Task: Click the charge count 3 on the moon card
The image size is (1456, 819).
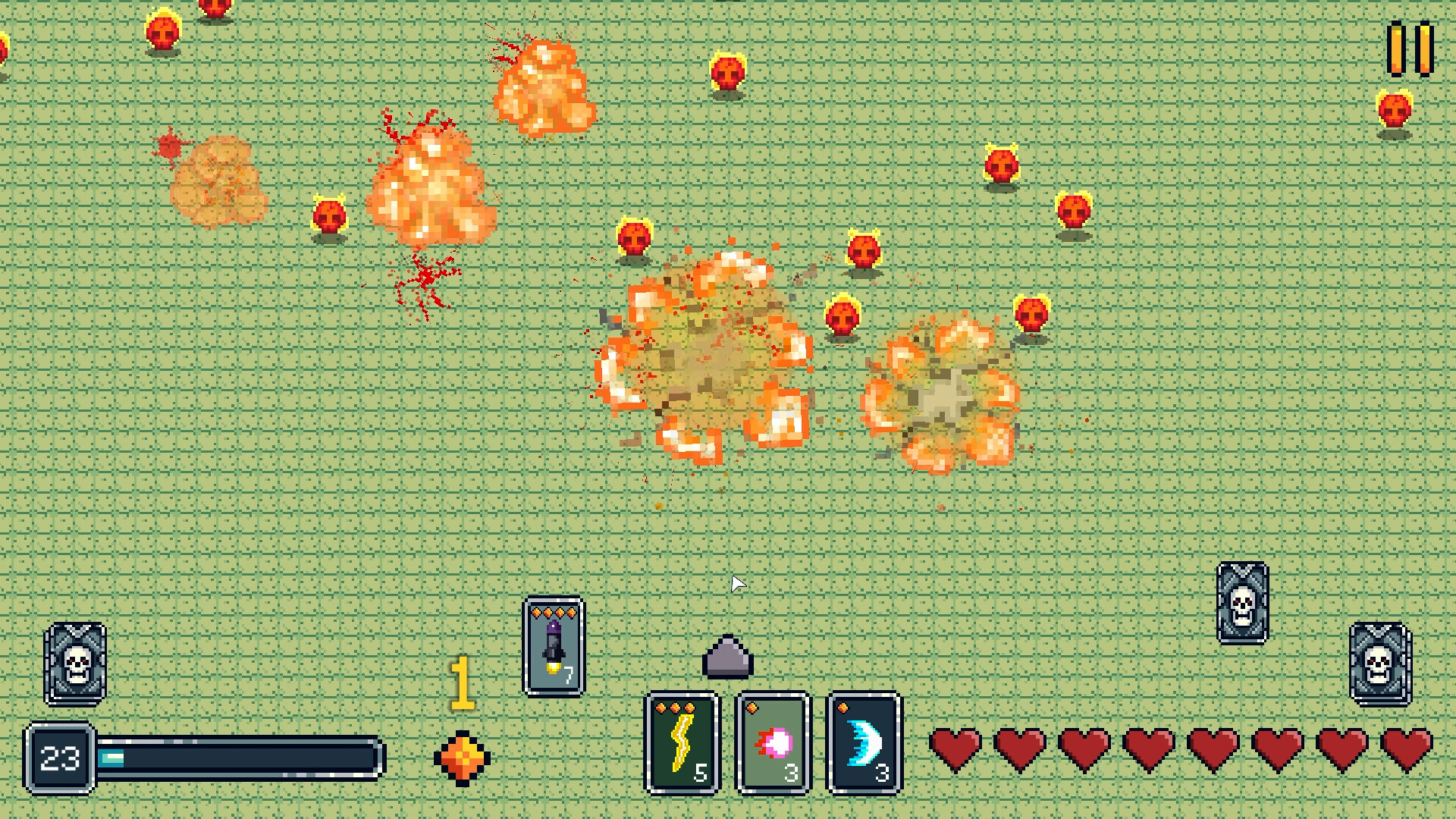Action: pyautogui.click(x=882, y=773)
